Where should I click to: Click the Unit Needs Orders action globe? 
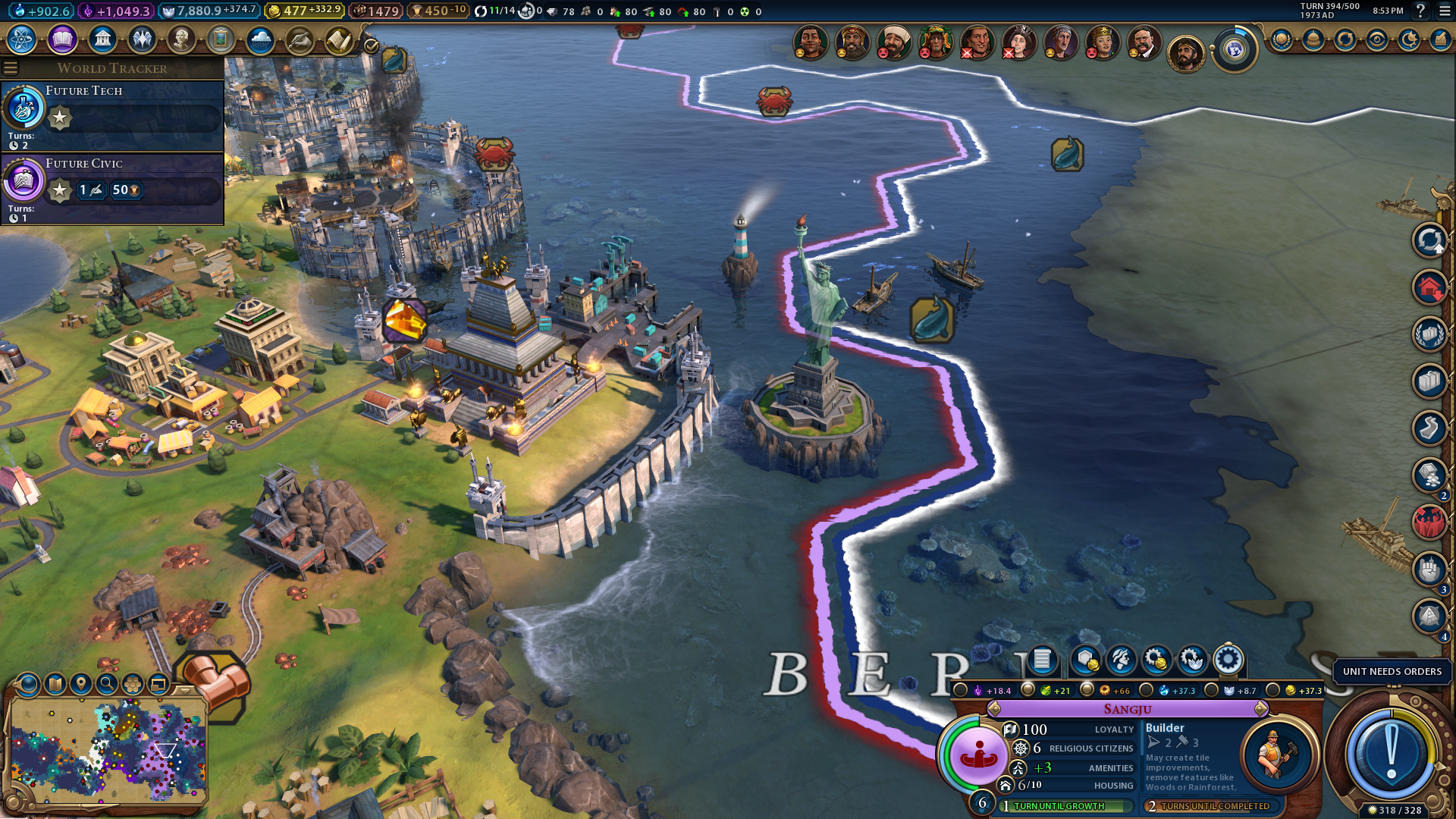coord(1390,754)
